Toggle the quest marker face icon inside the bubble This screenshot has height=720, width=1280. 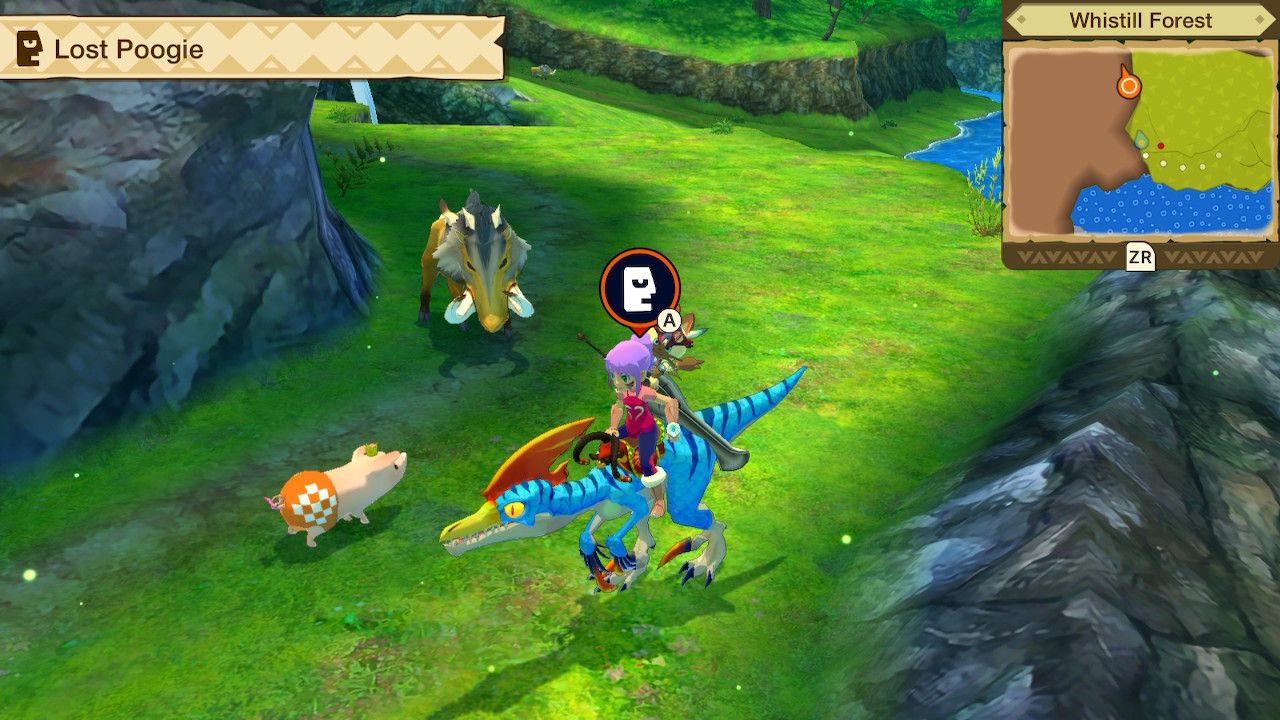(641, 289)
